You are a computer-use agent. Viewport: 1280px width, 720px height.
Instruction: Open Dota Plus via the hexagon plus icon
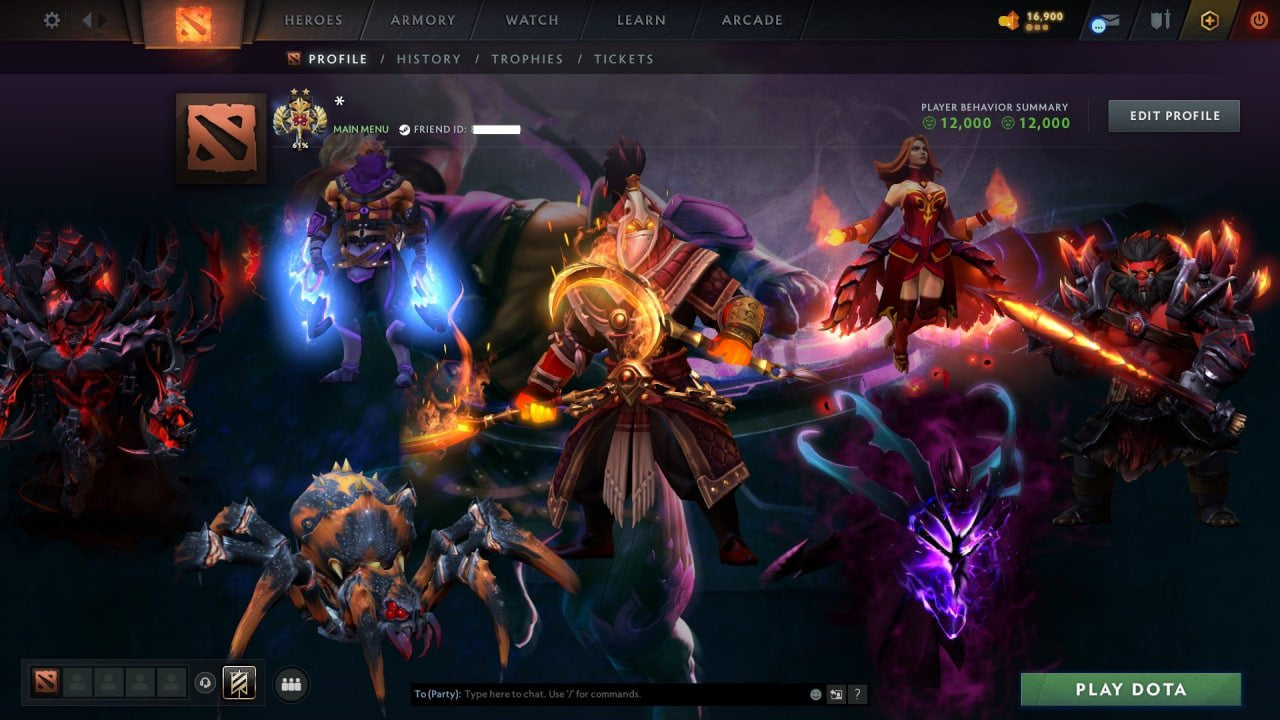point(1209,19)
